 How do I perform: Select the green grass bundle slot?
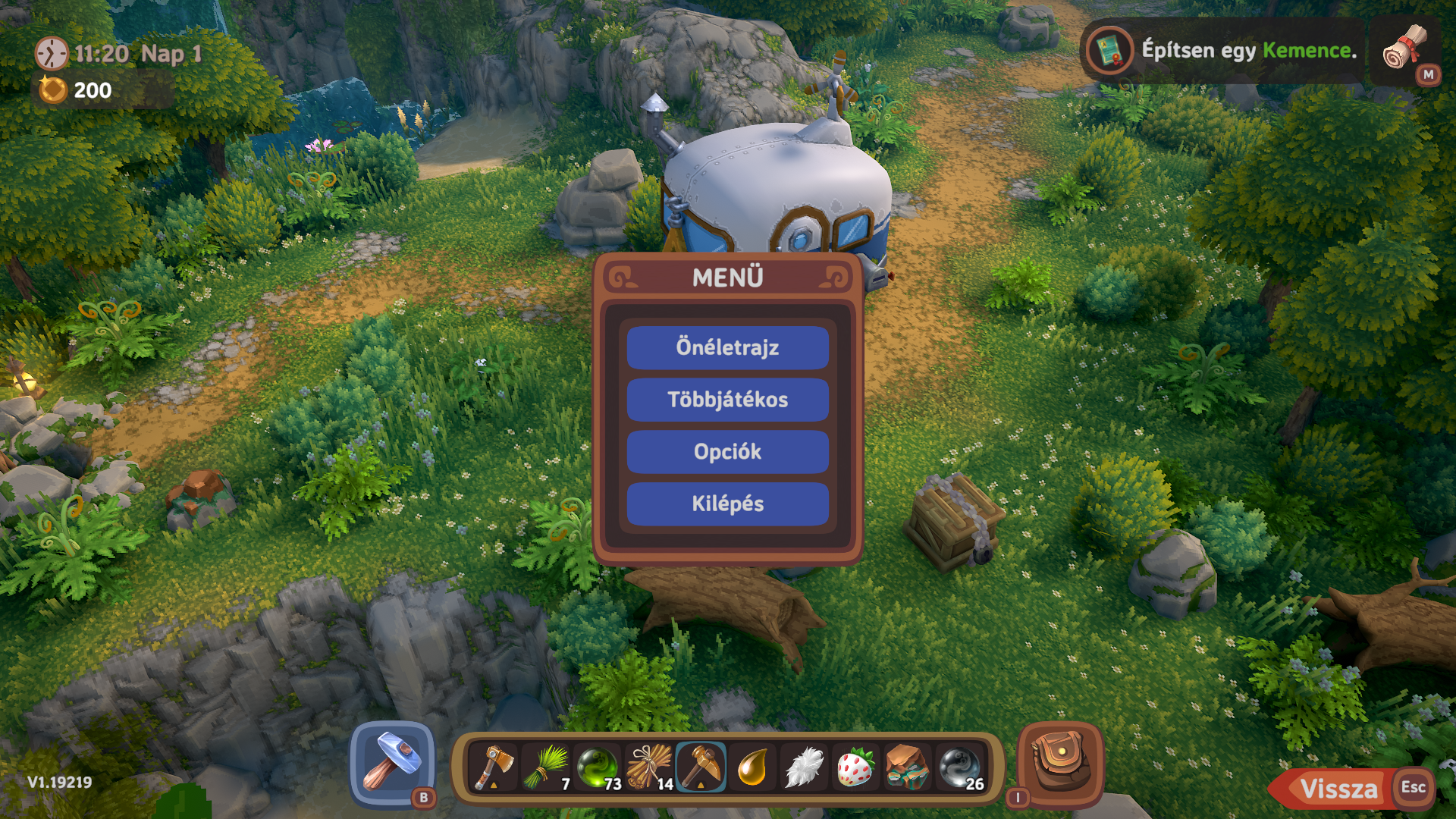pyautogui.click(x=546, y=767)
